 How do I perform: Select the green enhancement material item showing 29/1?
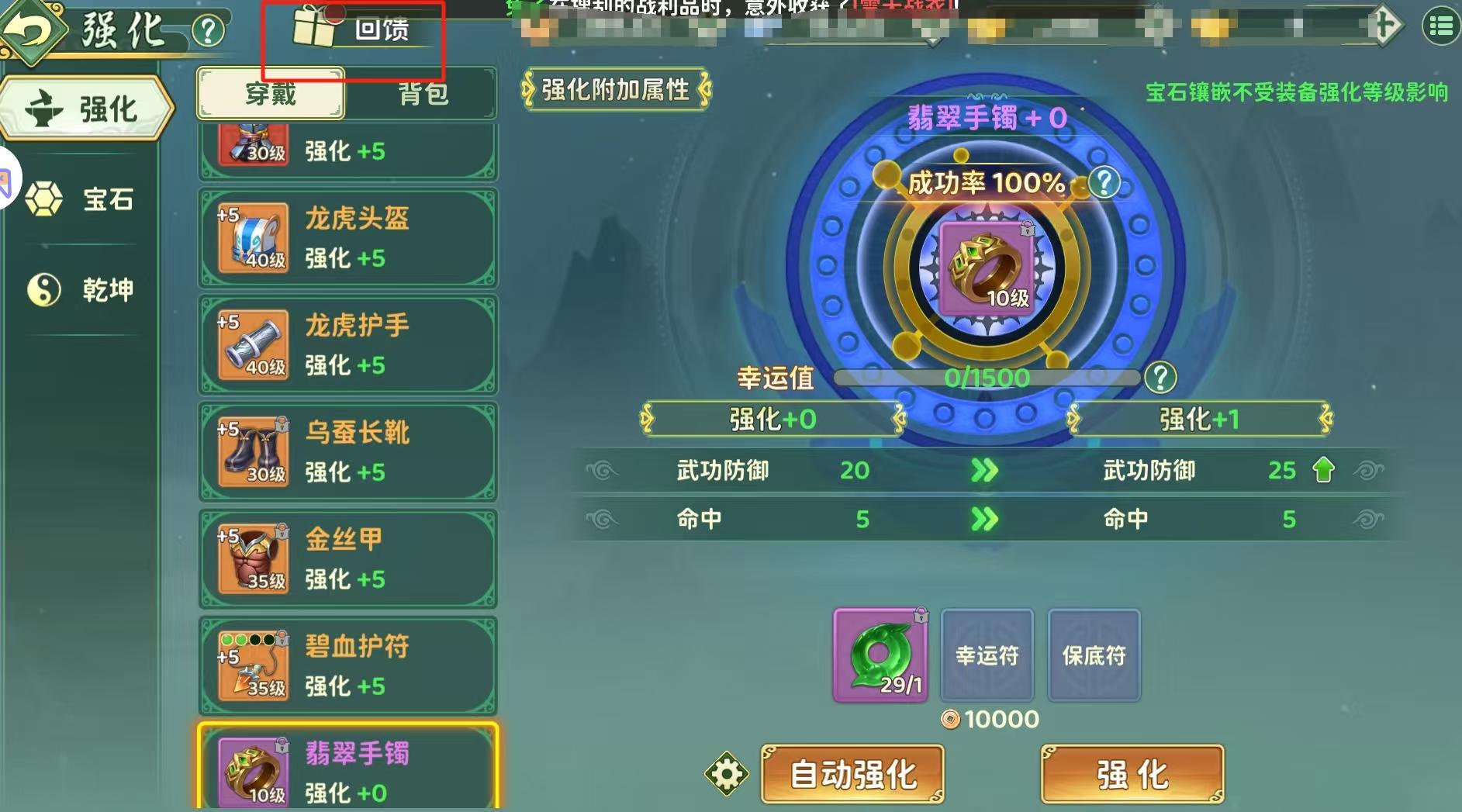coord(880,655)
